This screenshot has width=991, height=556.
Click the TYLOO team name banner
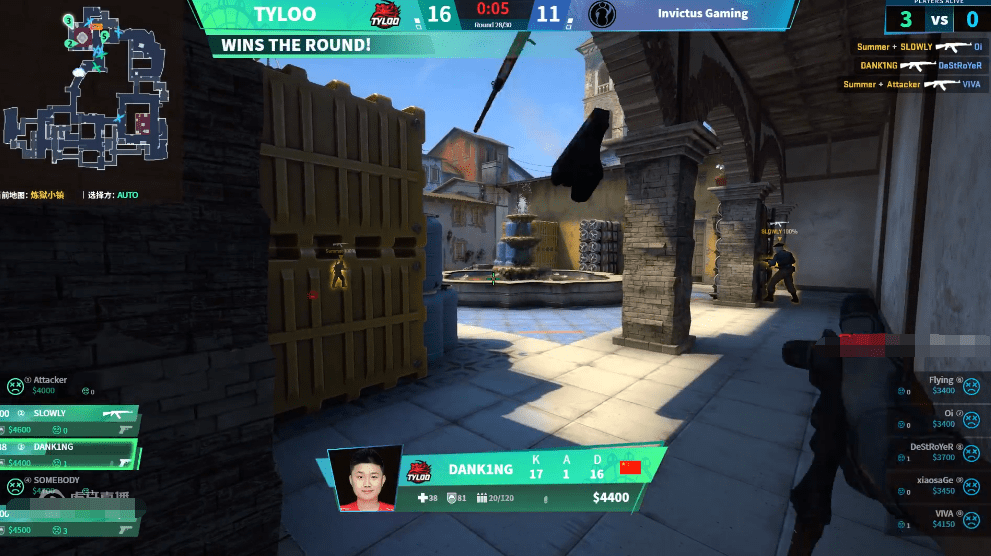[x=285, y=14]
